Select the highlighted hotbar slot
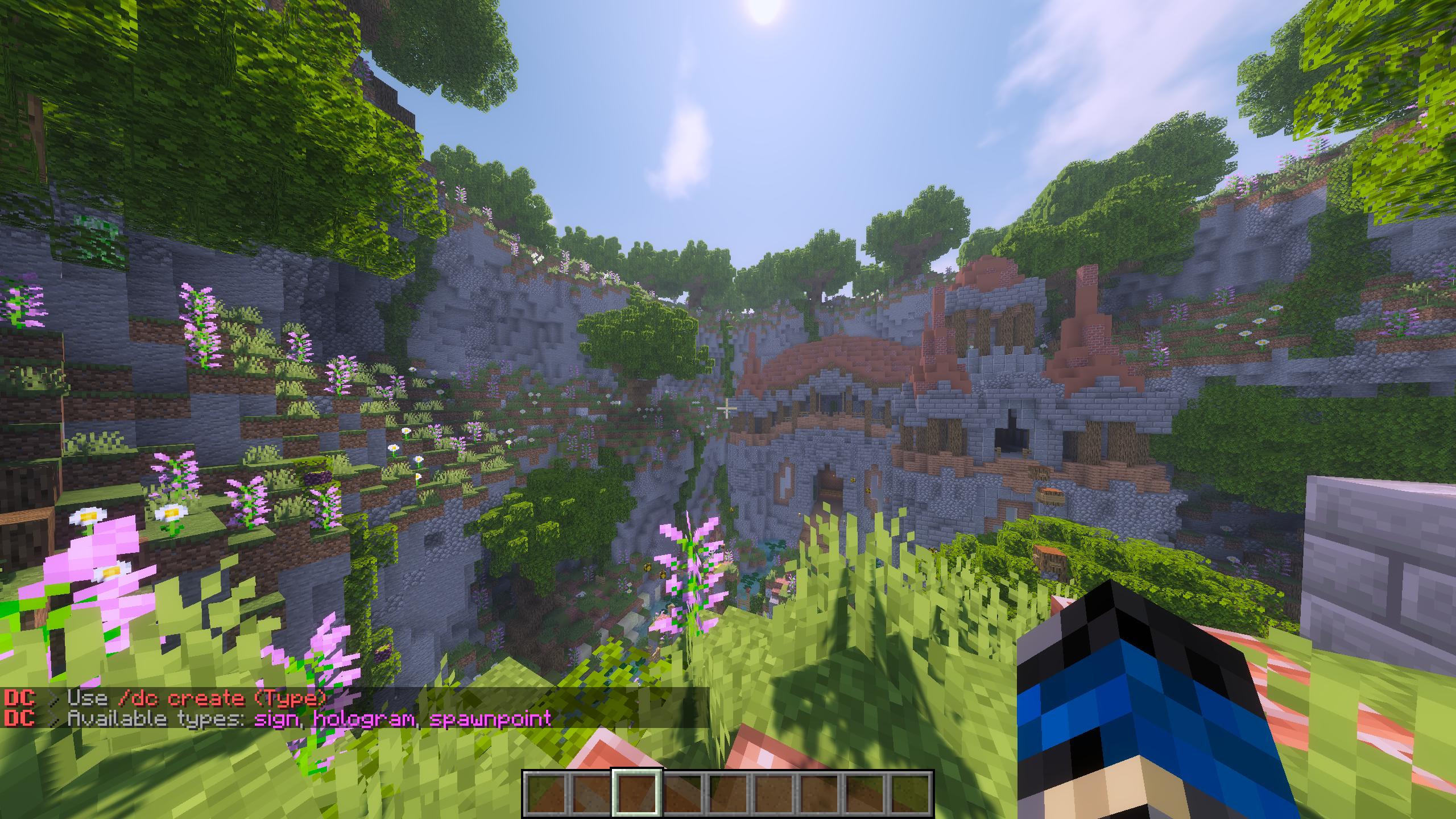 [x=636, y=793]
